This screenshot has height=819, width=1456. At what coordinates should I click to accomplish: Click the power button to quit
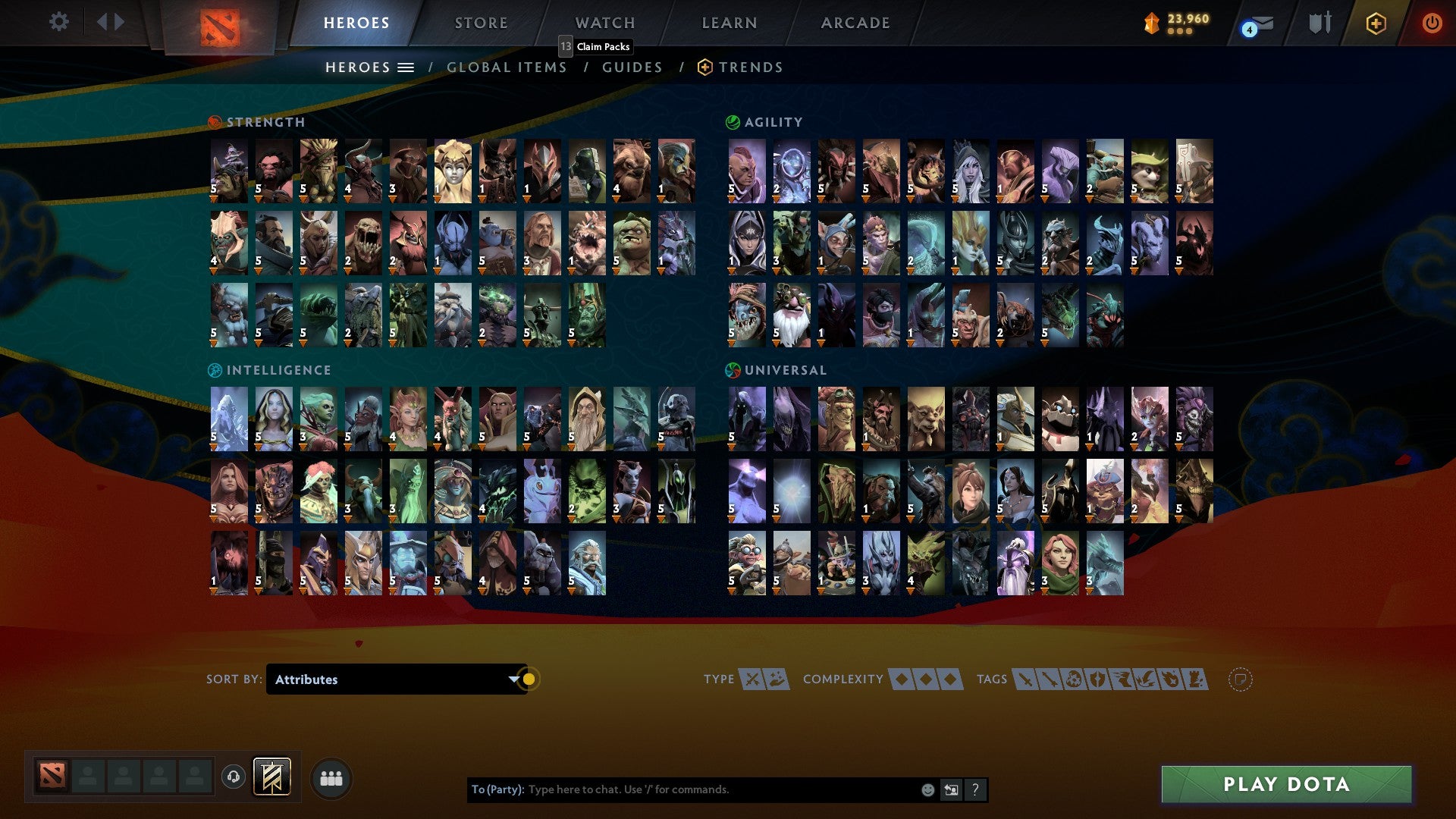pyautogui.click(x=1432, y=24)
